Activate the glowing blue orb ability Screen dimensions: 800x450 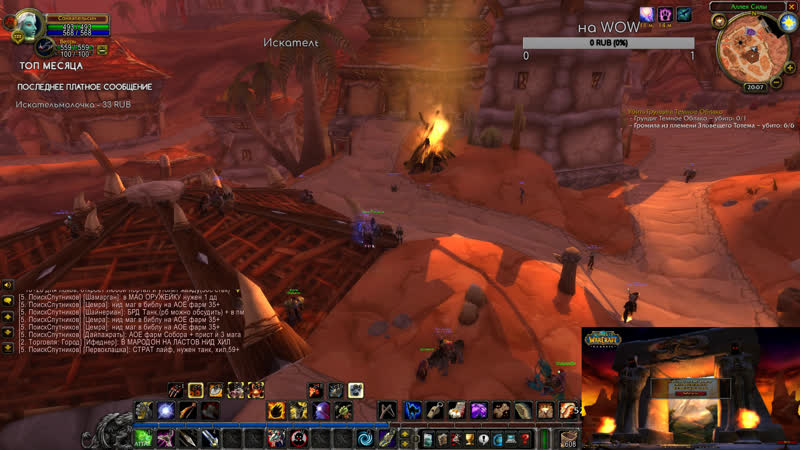point(166,410)
